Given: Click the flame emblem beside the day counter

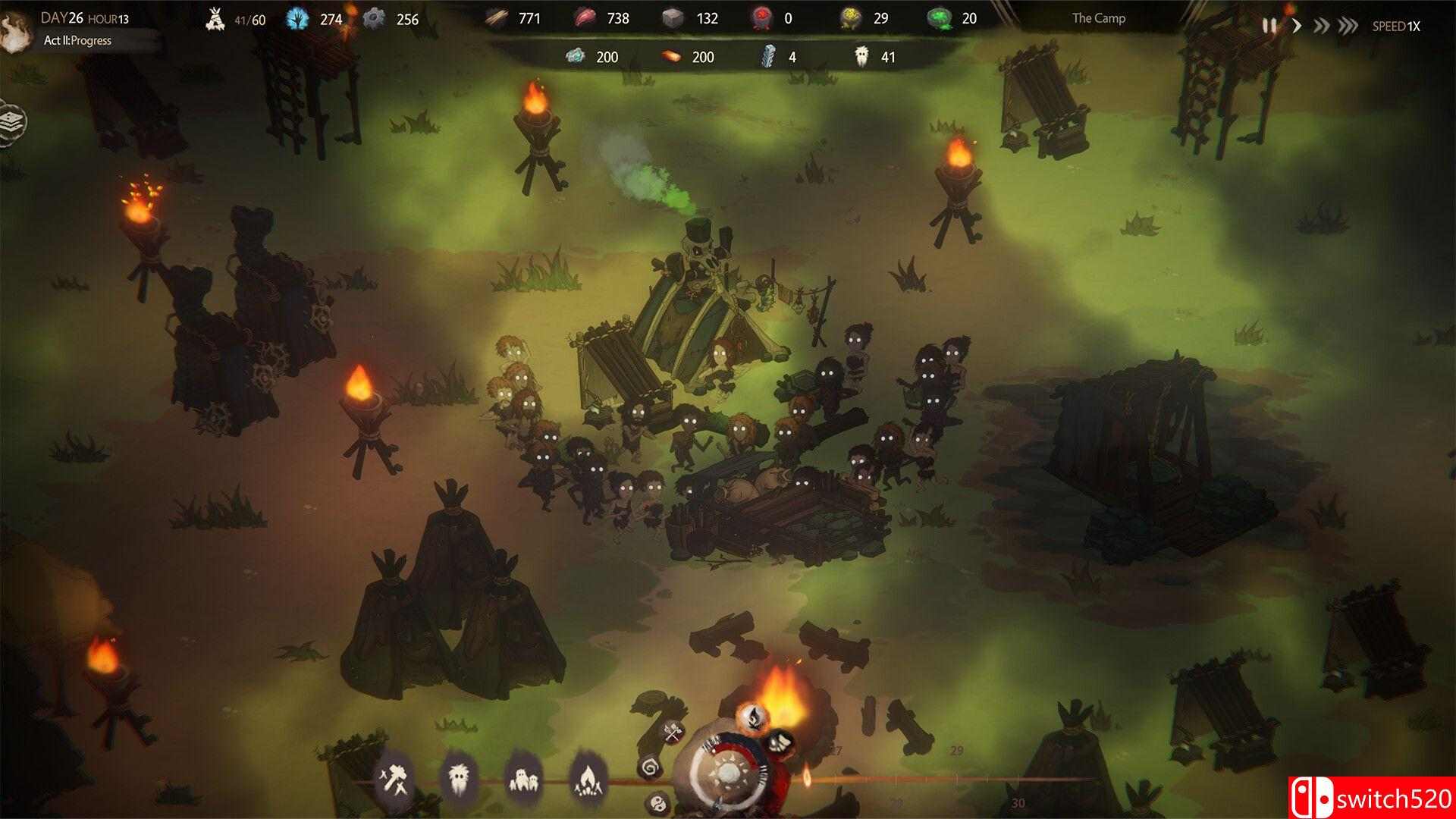Looking at the screenshot, I should (14, 32).
